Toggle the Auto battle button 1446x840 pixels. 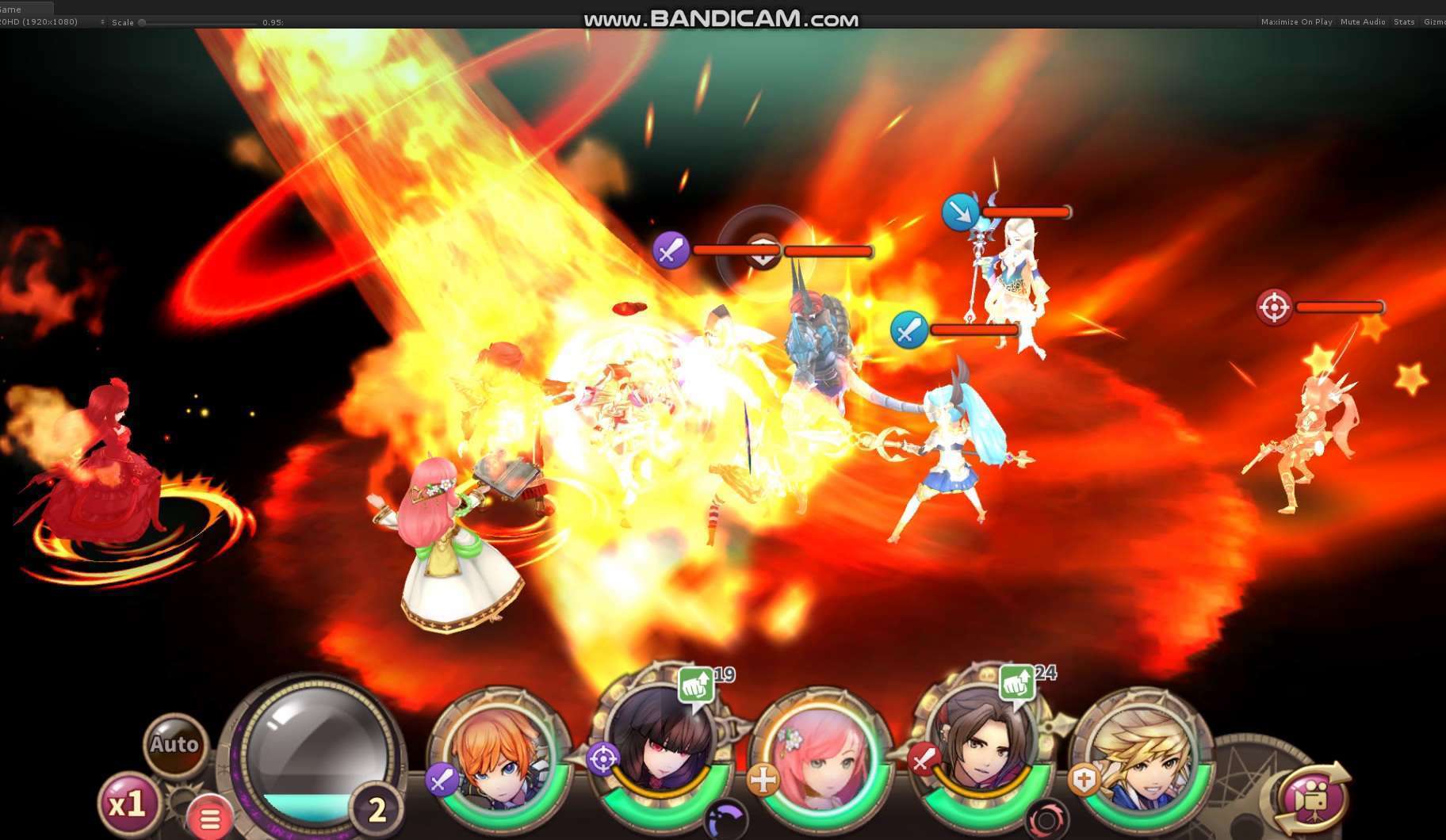[x=174, y=744]
